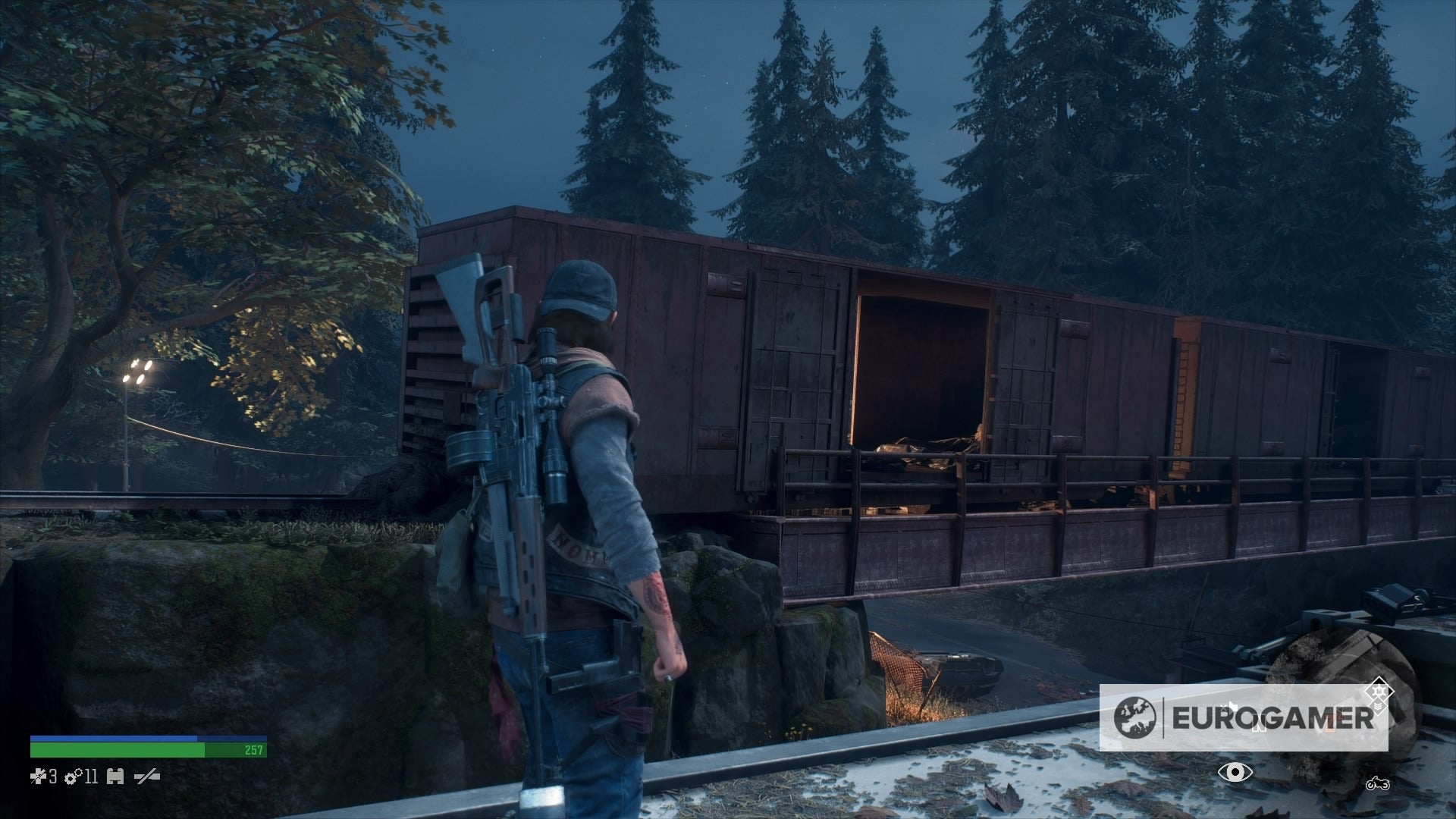Click the white flag marker inside the minimap
Viewport: 1456px width, 819px height.
point(1233,706)
